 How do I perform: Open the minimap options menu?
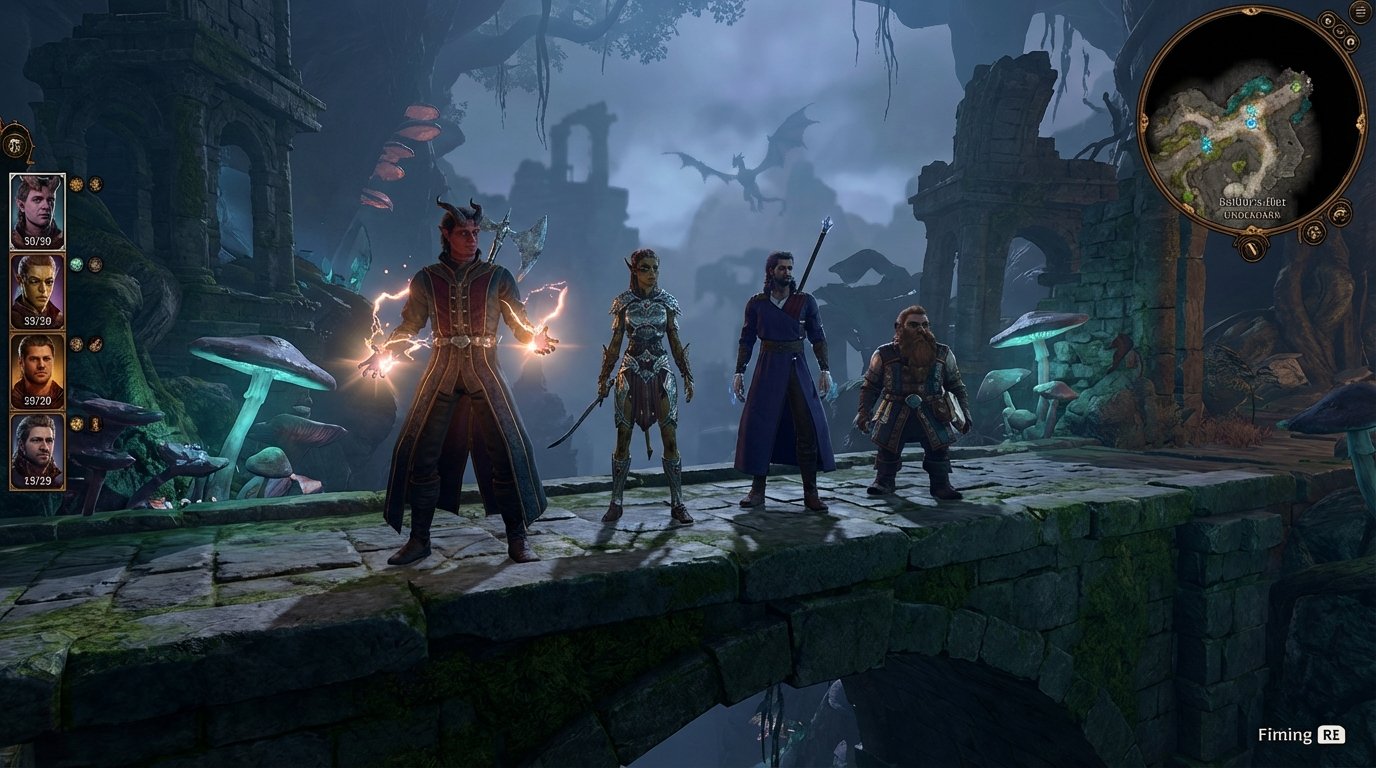click(1359, 11)
